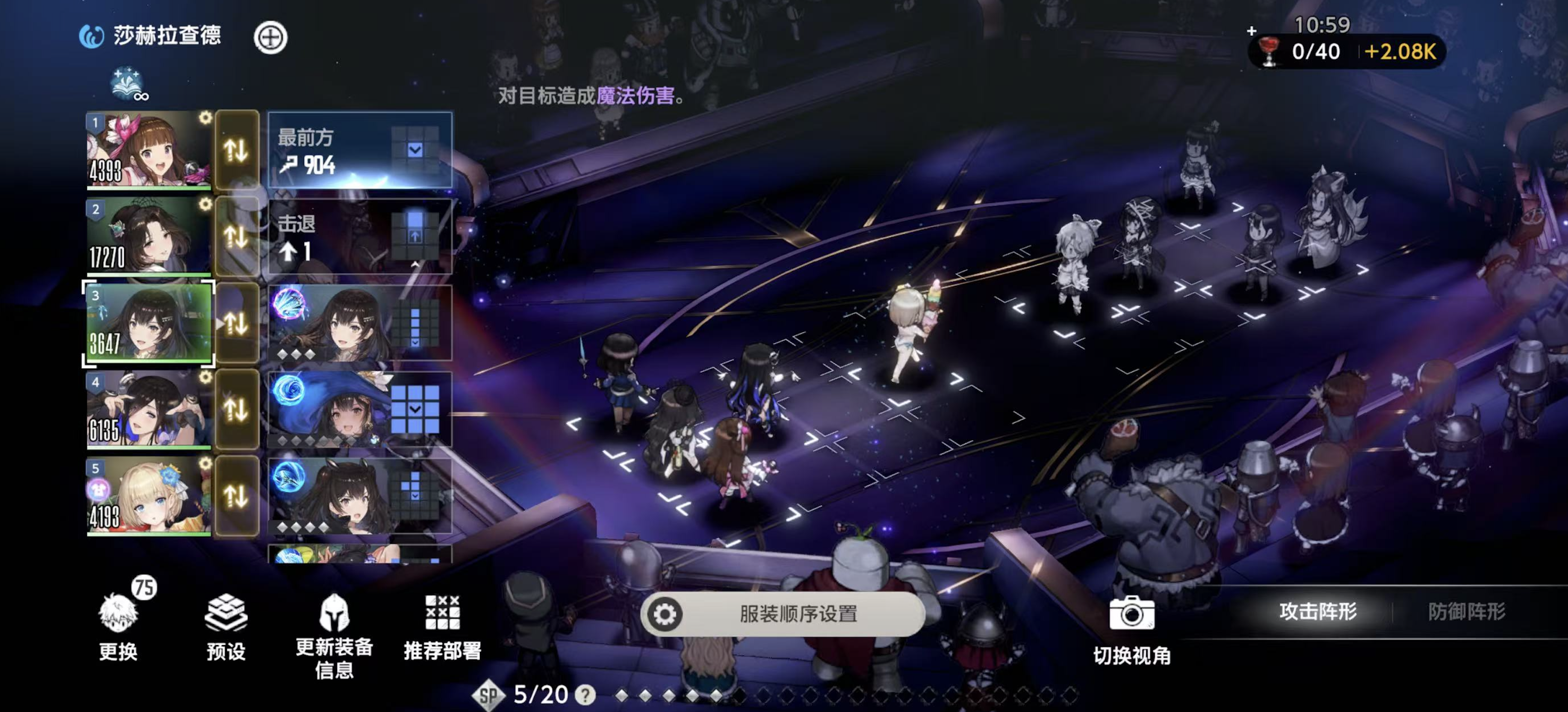1568x712 pixels.
Task: Choose 推荐部署 recommended deployment
Action: click(x=443, y=628)
